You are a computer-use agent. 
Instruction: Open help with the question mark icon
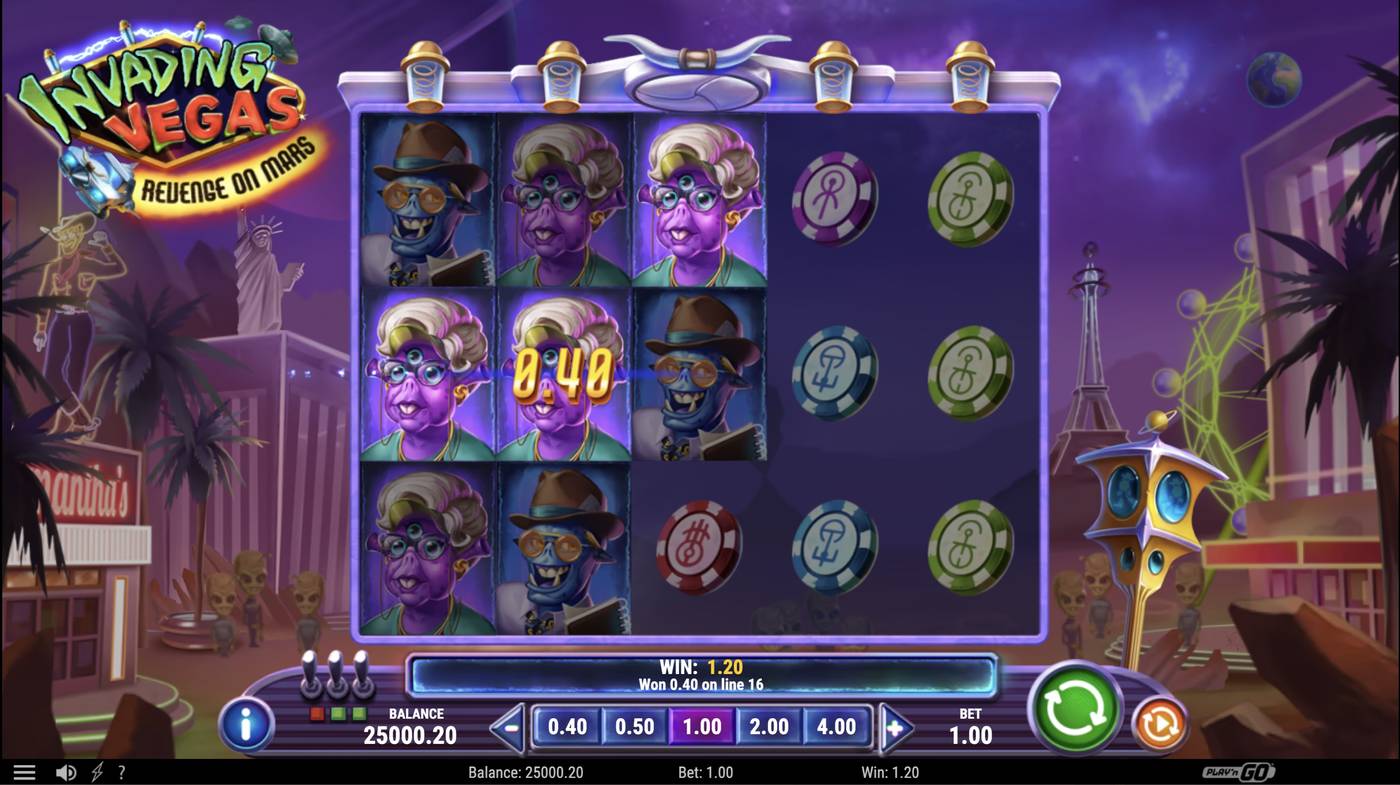[x=122, y=770]
